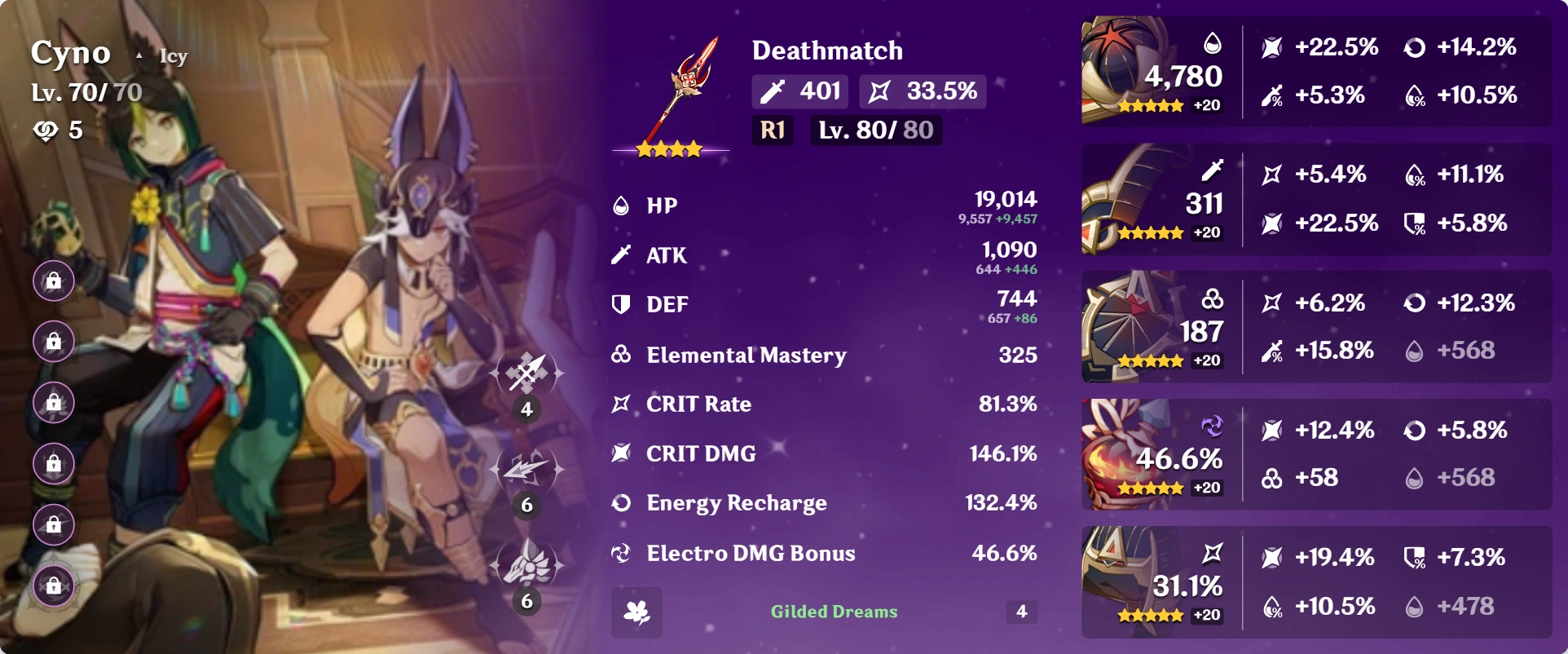
Task: Select the Elemental Burst talent icon
Action: (526, 567)
